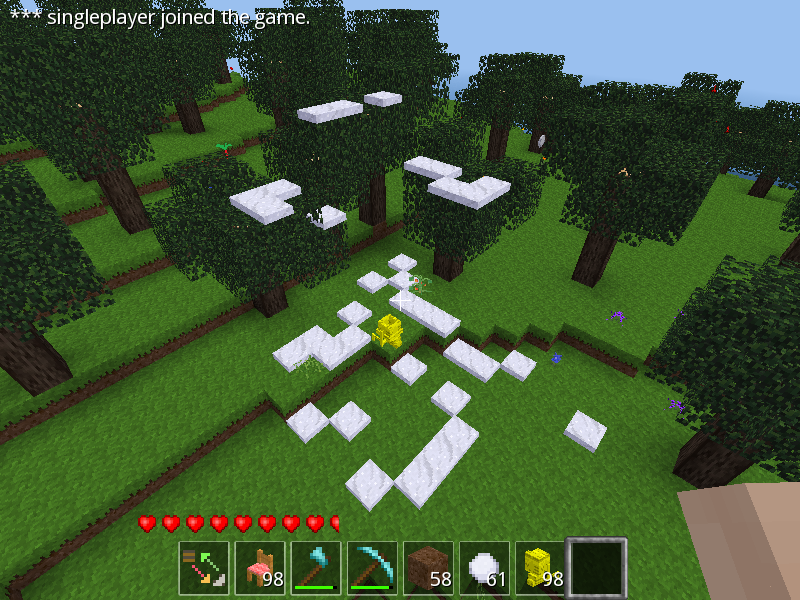Select the dirt block stack
This screenshot has height=600, width=800.
[x=428, y=567]
